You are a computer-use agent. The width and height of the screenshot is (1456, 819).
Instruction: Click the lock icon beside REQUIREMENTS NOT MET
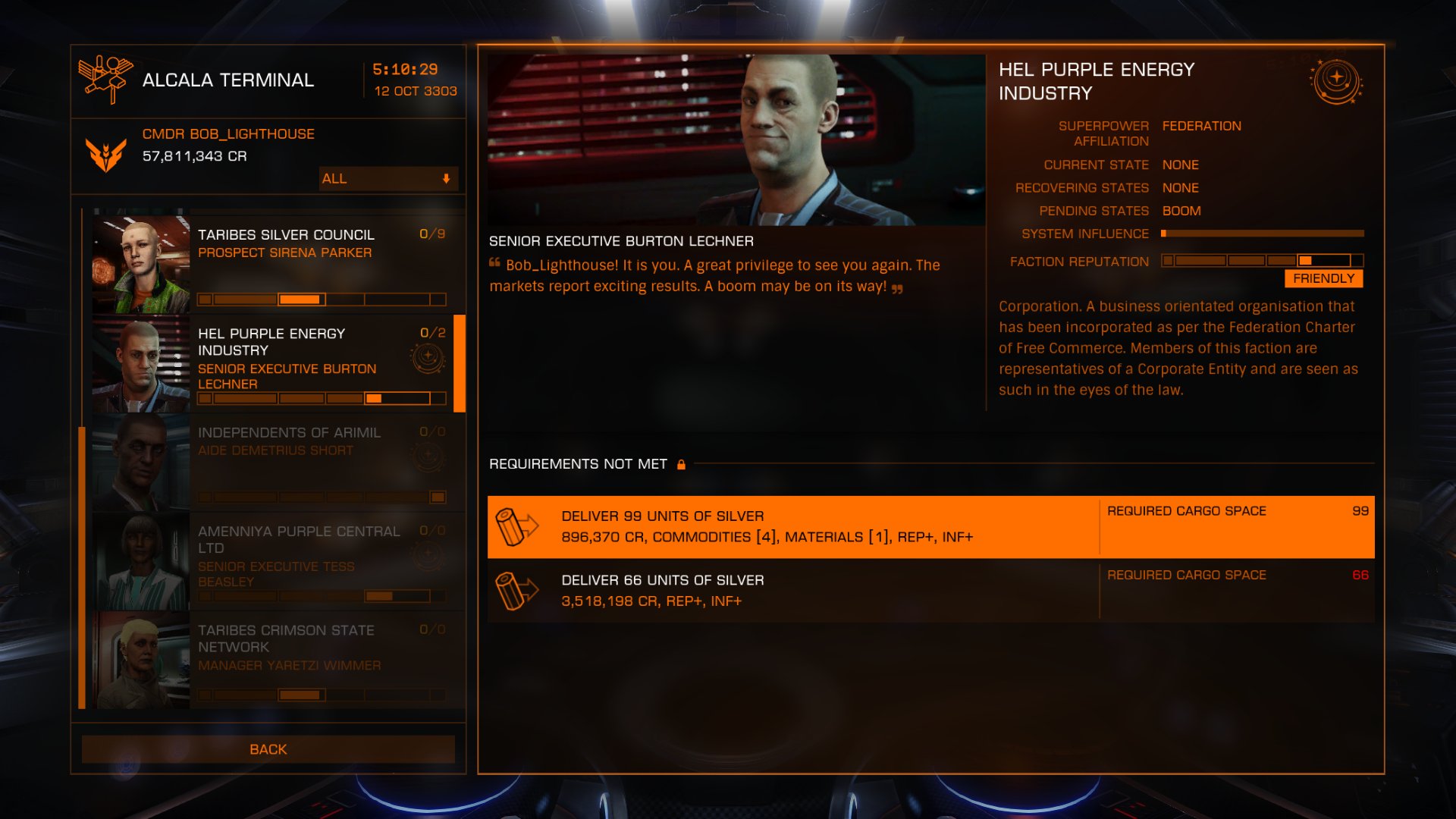[680, 463]
